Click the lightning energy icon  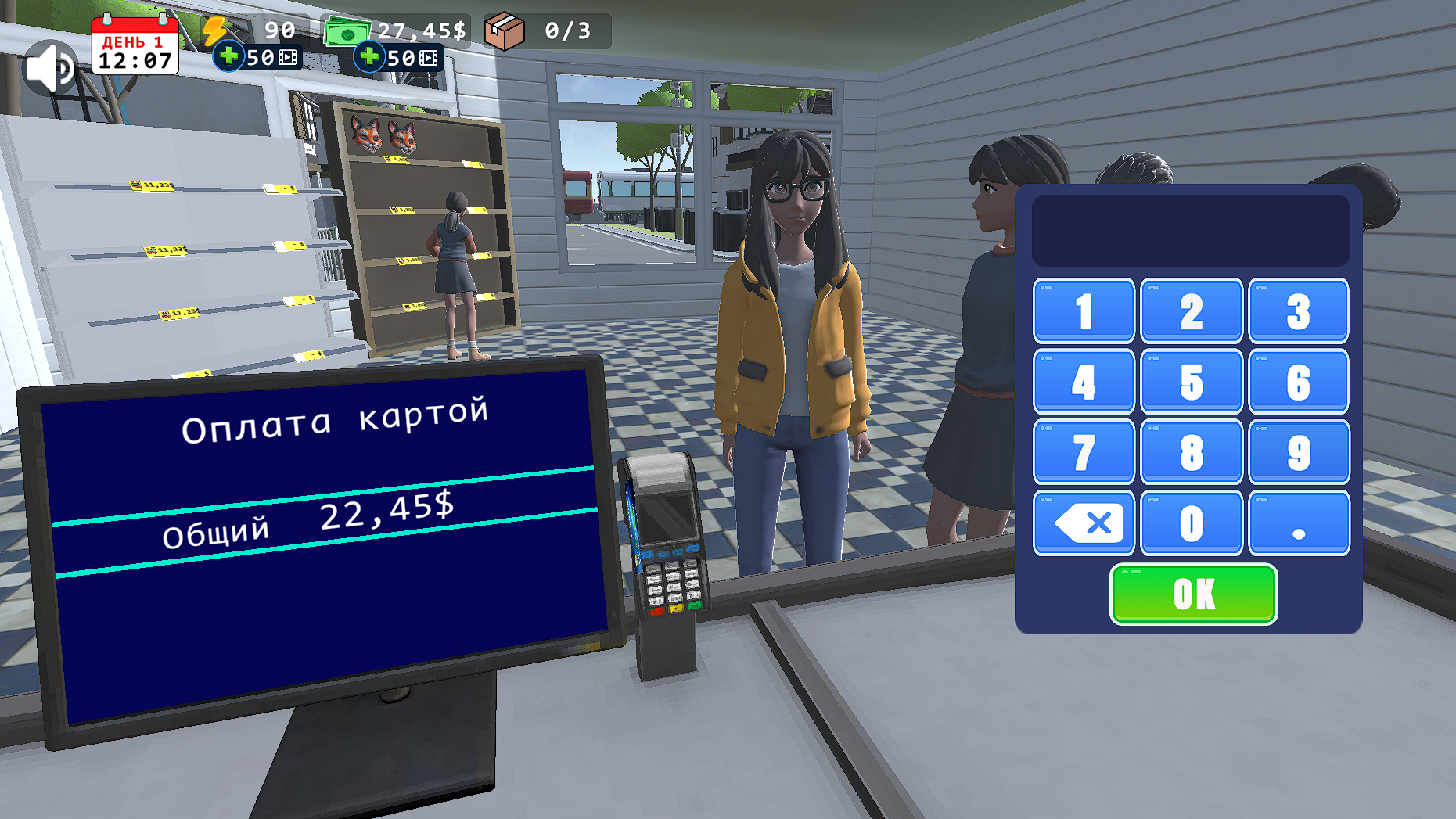(215, 30)
